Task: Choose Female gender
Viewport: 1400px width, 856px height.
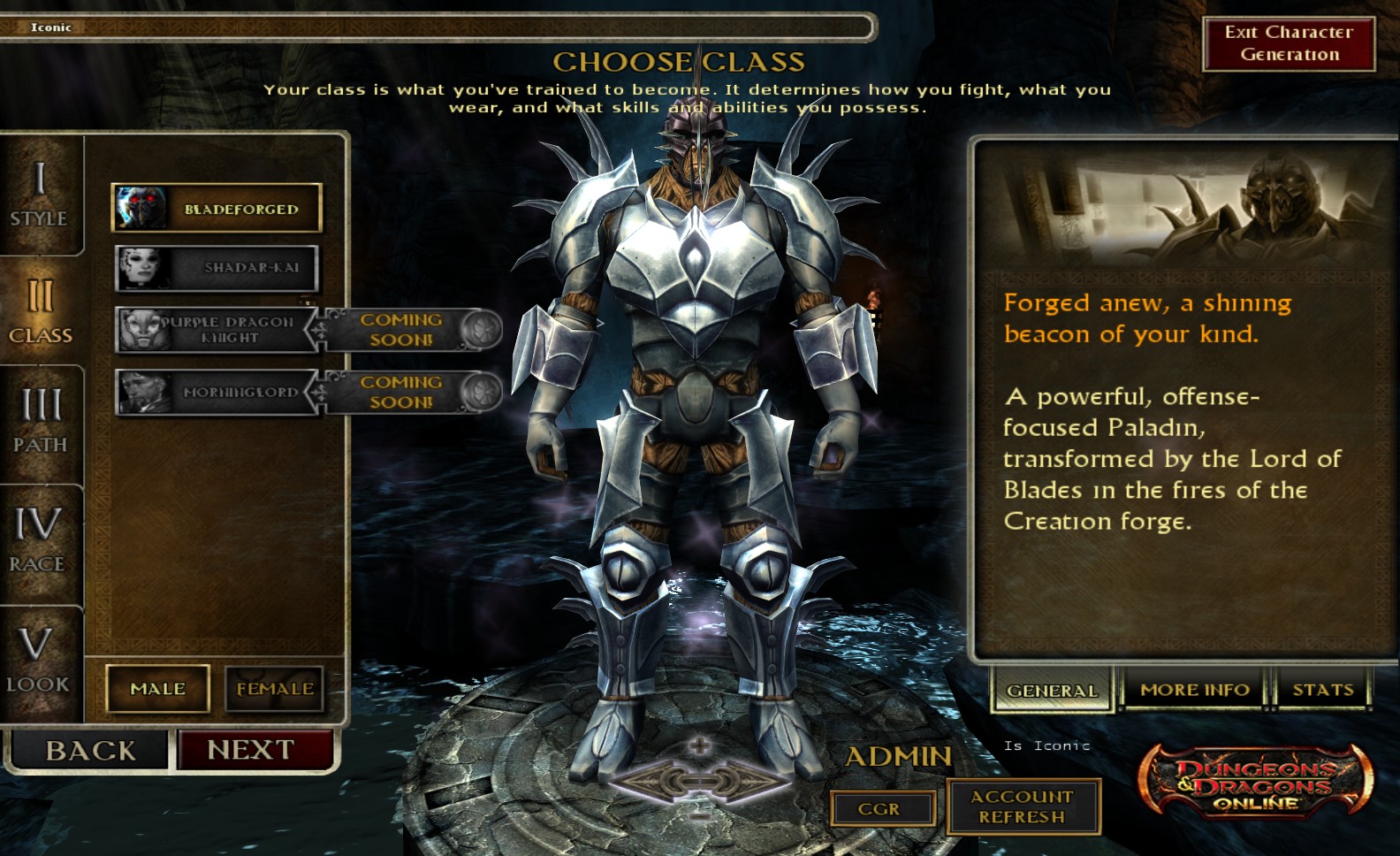Action: click(x=275, y=688)
